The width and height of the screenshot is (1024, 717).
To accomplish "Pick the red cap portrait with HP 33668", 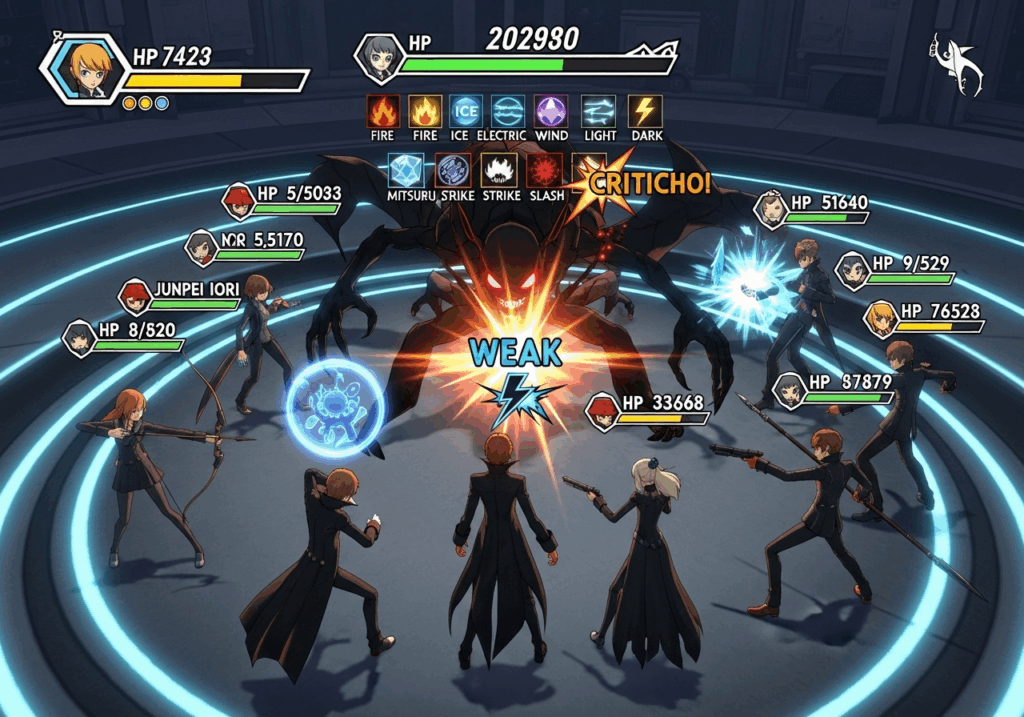I will pyautogui.click(x=602, y=411).
